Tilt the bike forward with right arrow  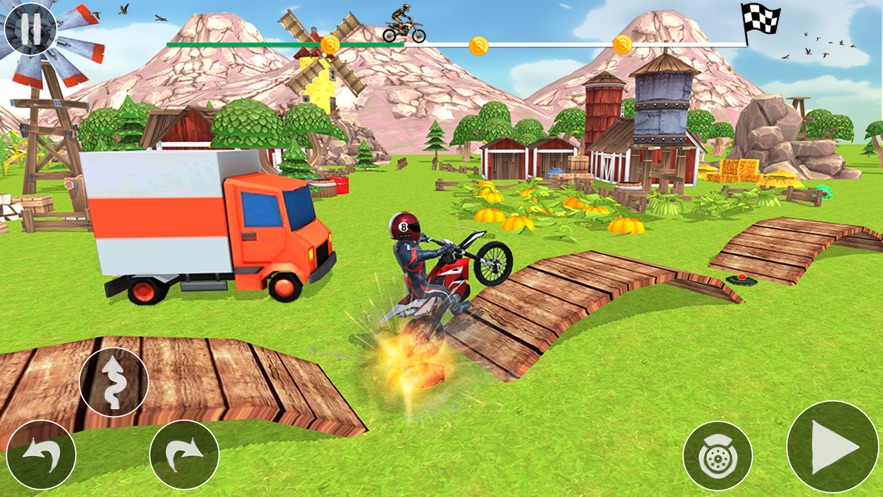(x=184, y=455)
